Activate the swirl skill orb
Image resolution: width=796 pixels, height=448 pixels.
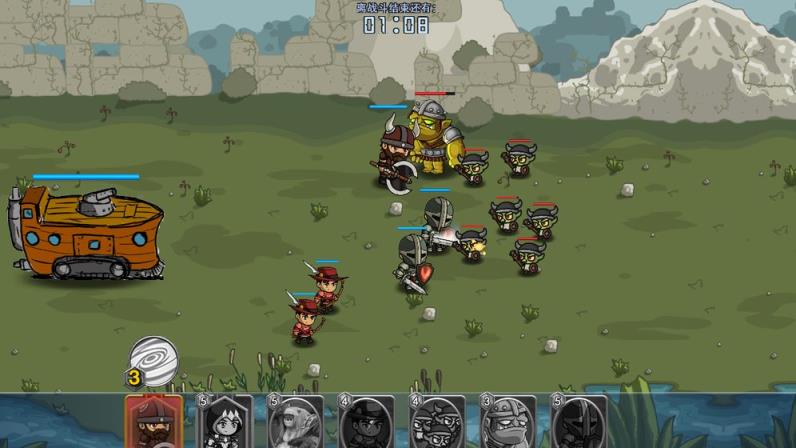(x=155, y=361)
